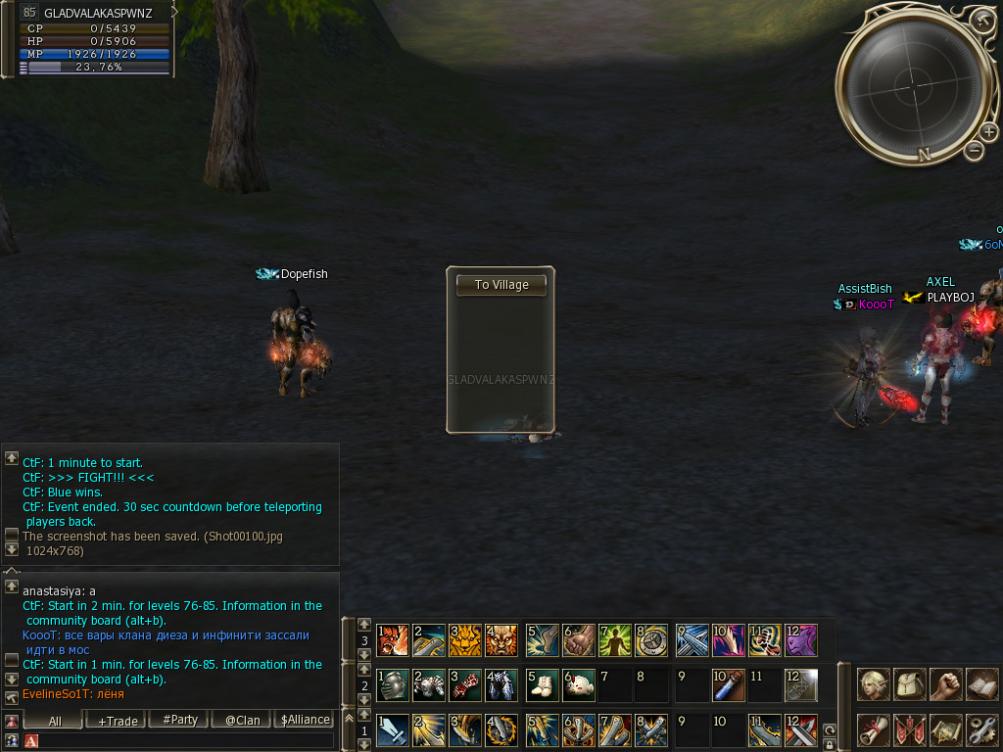Equip the steel helmet from the hotbar
Viewport: 1003px width, 752px height.
click(393, 685)
